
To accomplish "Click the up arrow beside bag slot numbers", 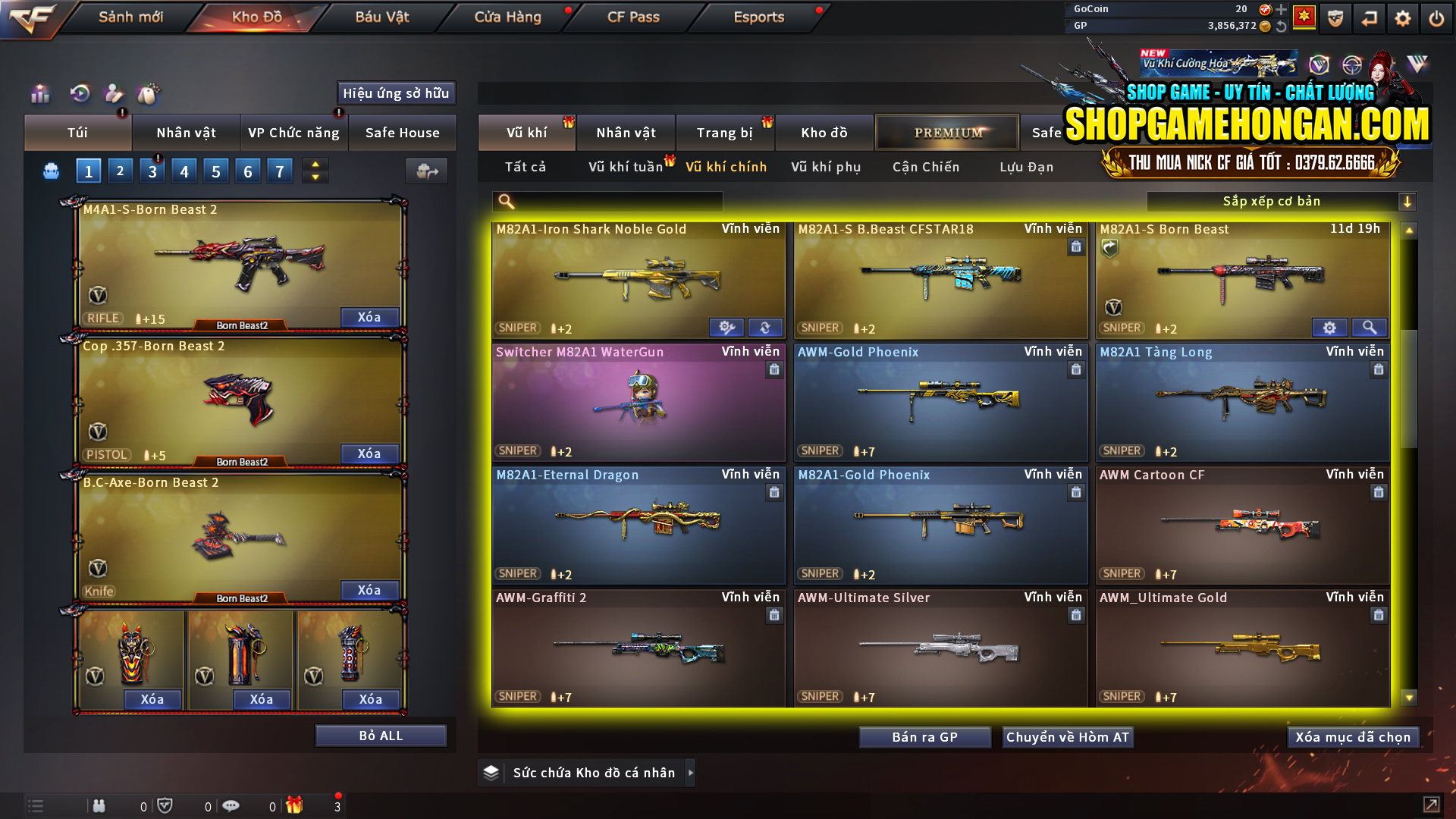I will [x=315, y=164].
